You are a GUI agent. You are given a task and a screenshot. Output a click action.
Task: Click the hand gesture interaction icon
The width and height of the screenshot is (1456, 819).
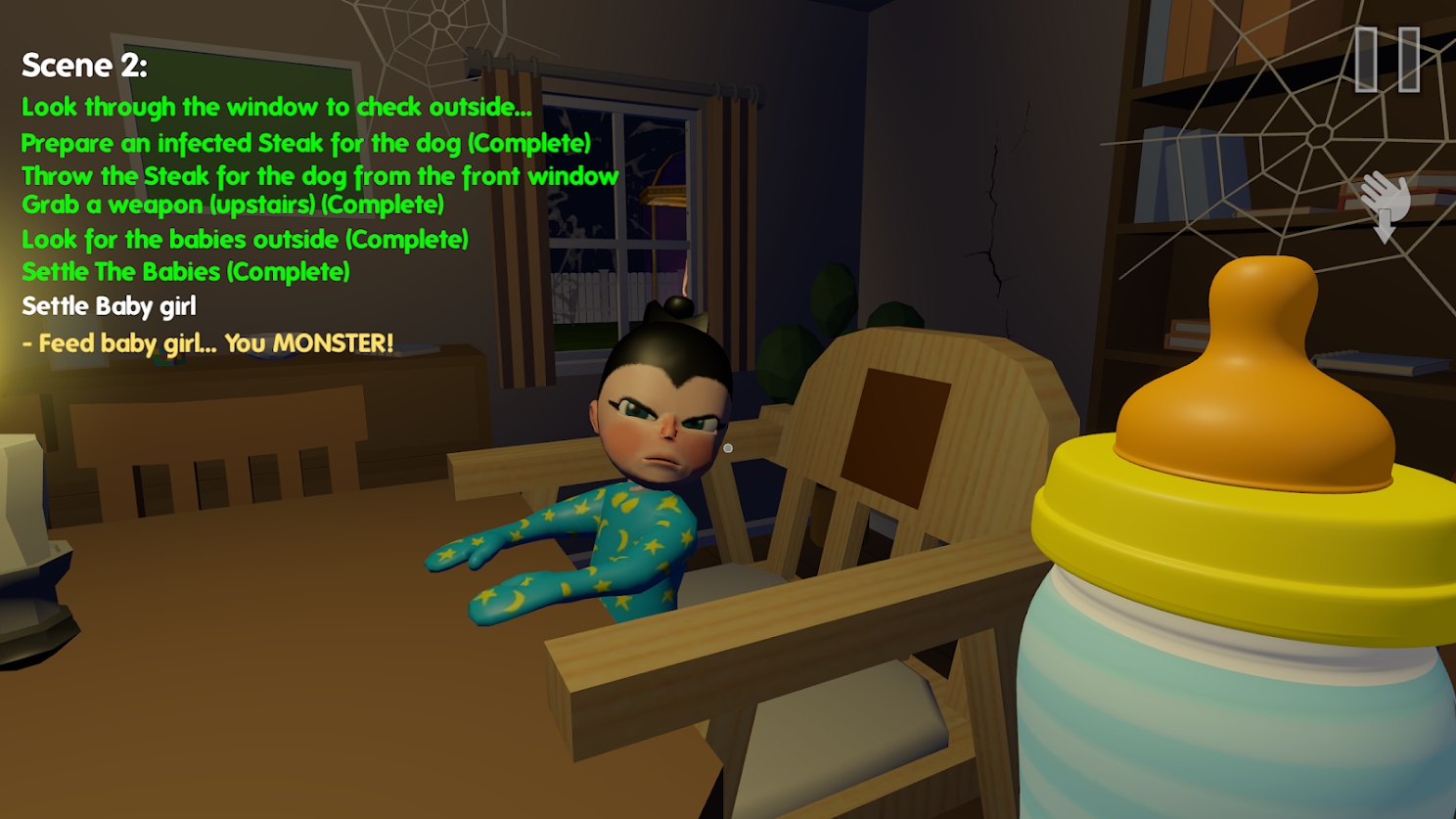tap(1384, 191)
